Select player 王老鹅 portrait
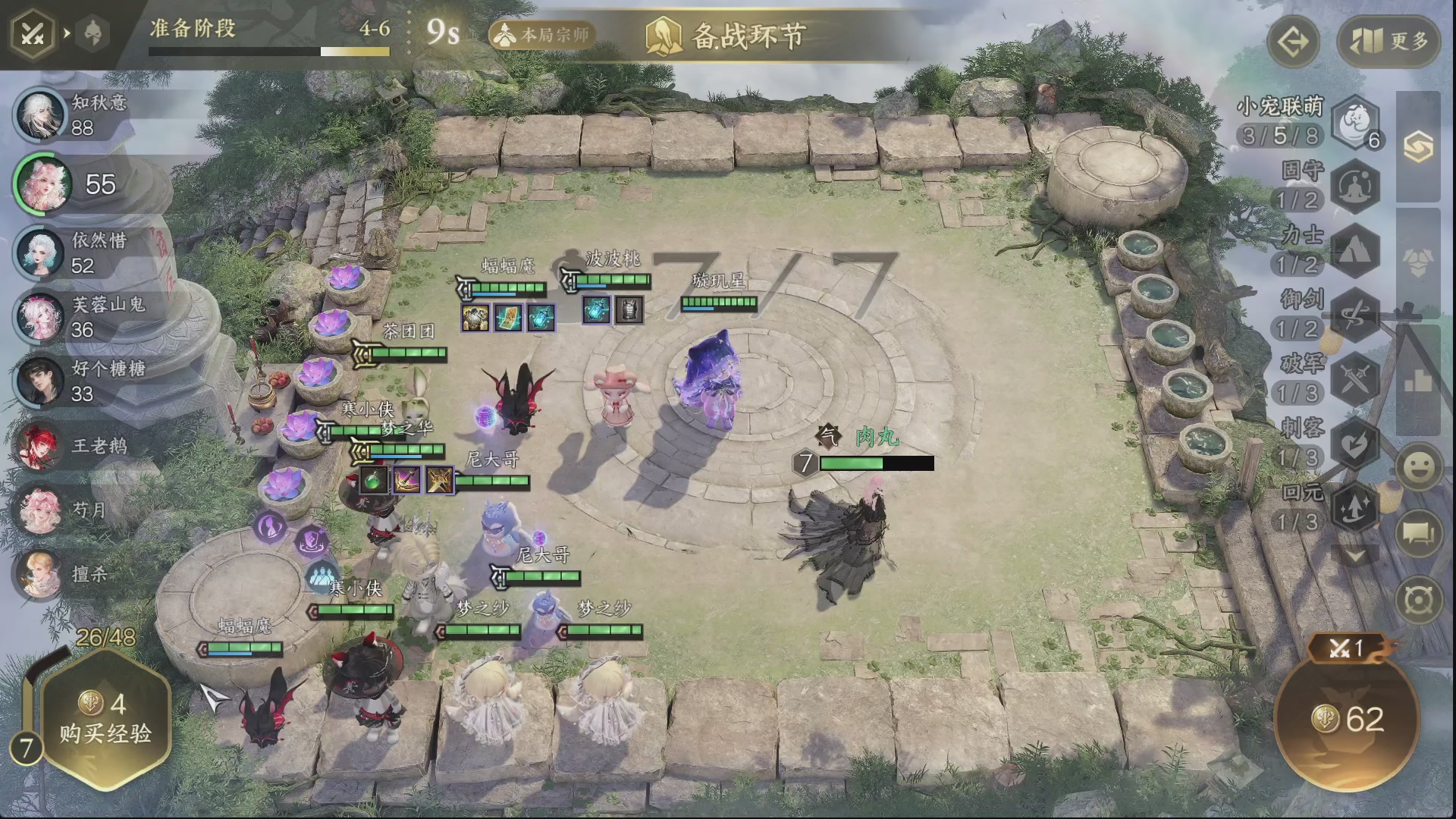This screenshot has height=819, width=1456. [x=42, y=445]
